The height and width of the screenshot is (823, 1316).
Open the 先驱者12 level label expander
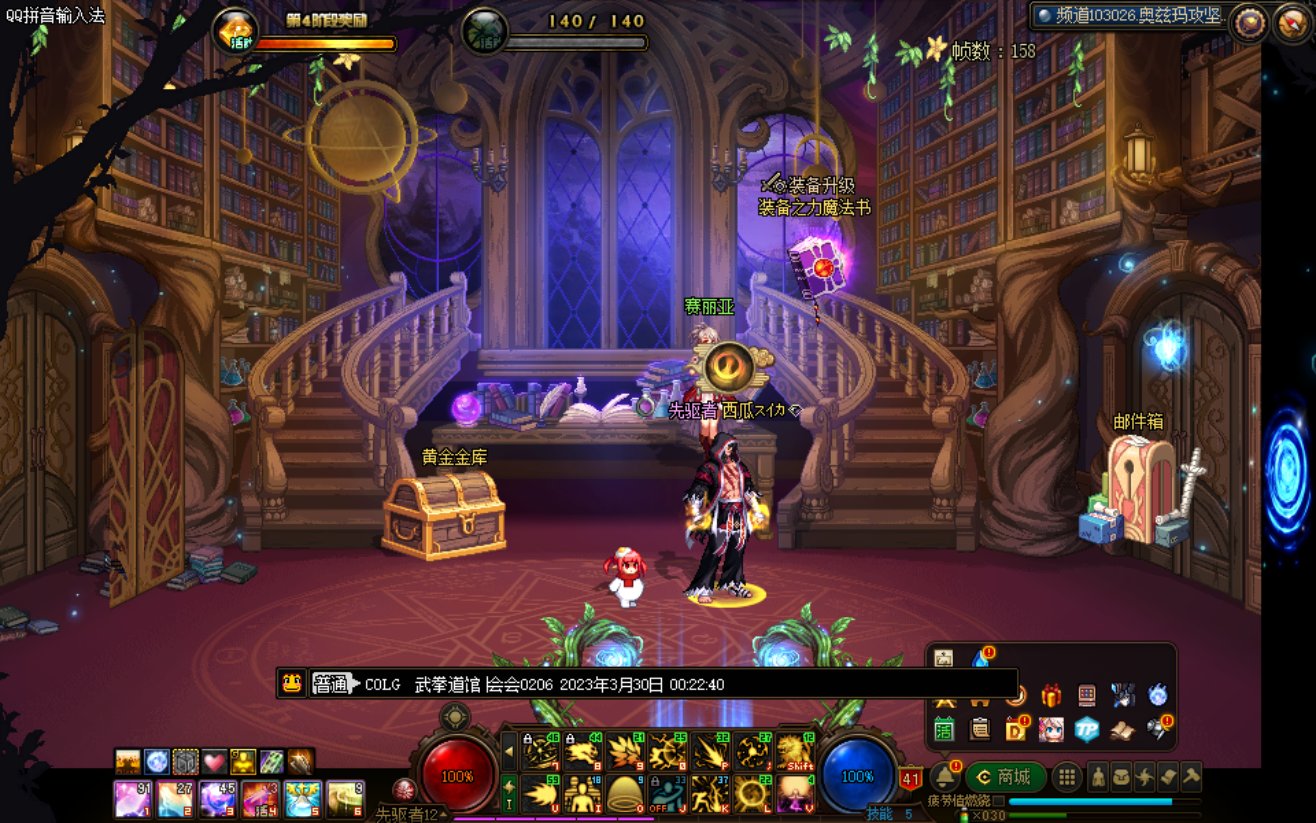(441, 814)
